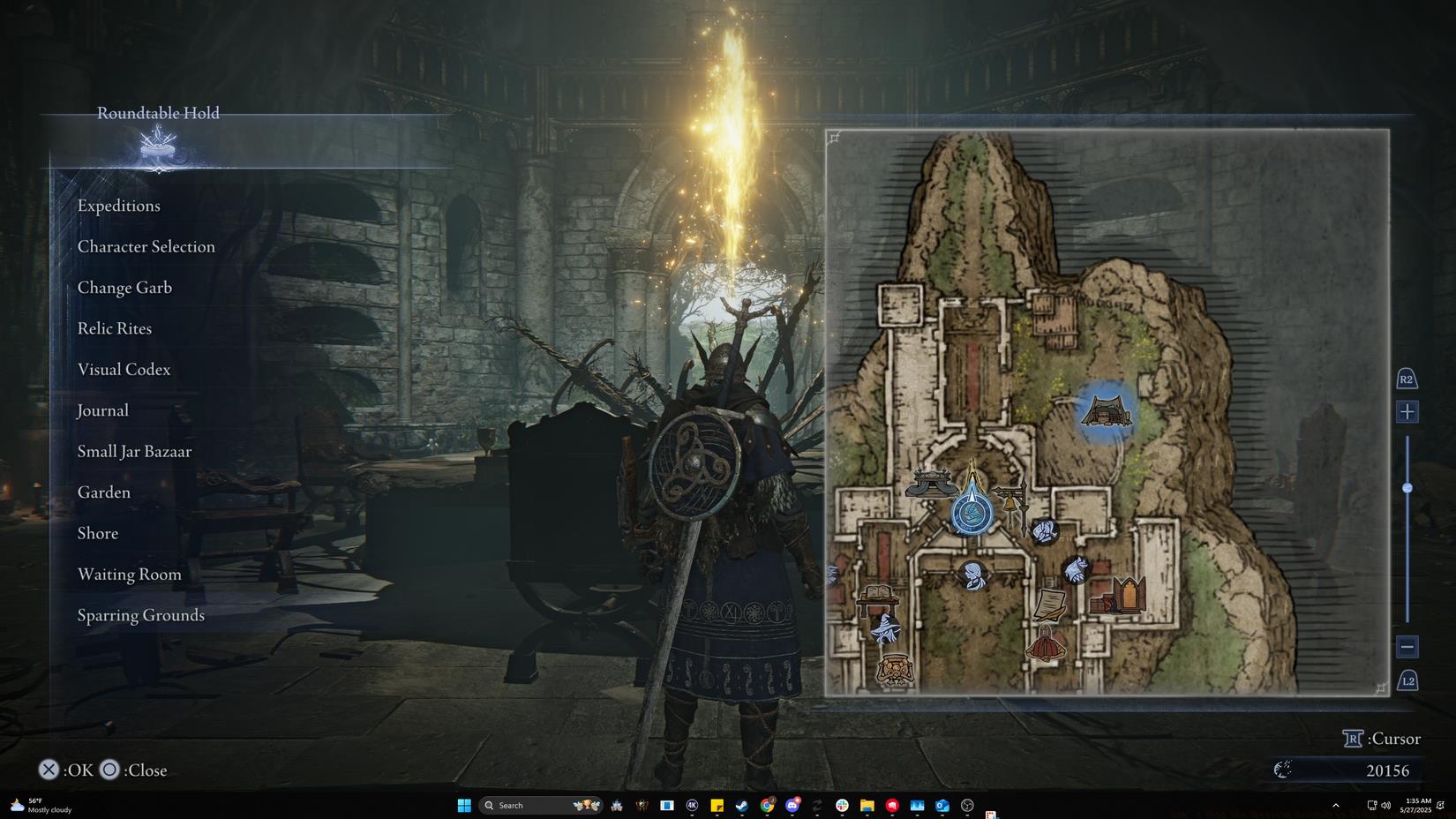
Task: Select the jar merchant pot icon
Action: 895,671
